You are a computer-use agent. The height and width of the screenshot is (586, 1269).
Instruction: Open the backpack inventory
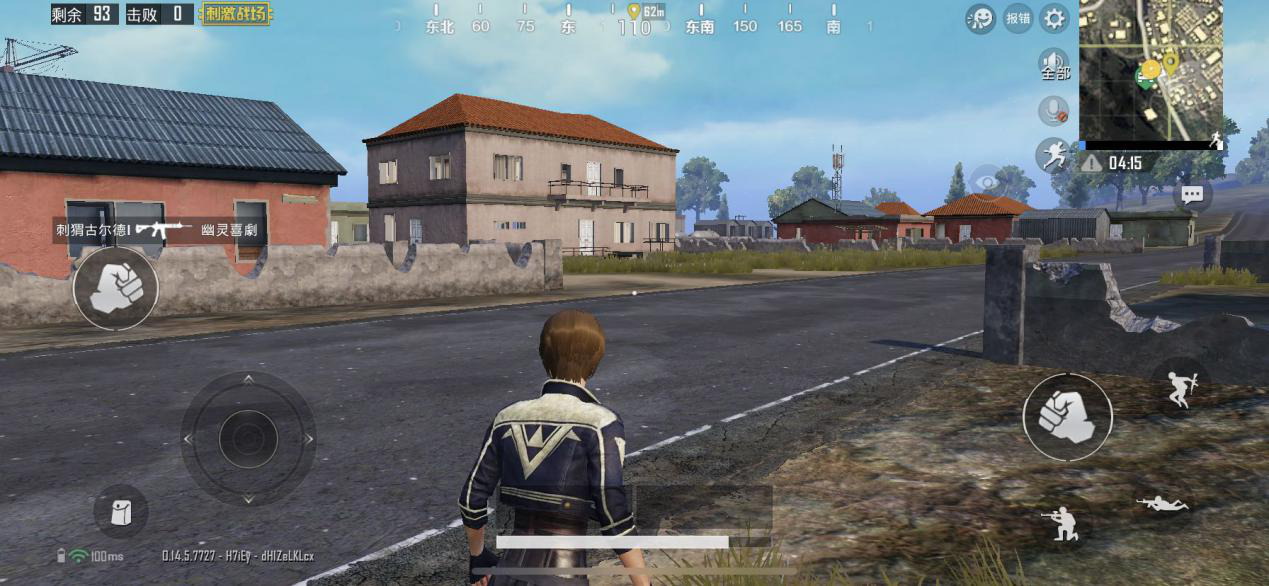point(121,512)
